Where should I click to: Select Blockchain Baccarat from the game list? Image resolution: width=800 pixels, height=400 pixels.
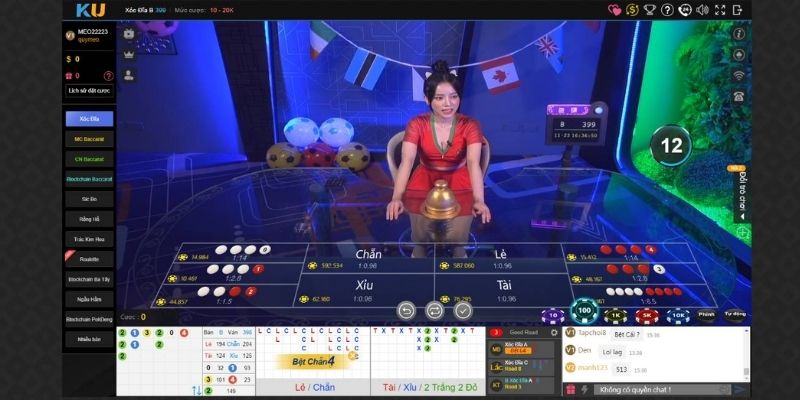click(x=89, y=178)
